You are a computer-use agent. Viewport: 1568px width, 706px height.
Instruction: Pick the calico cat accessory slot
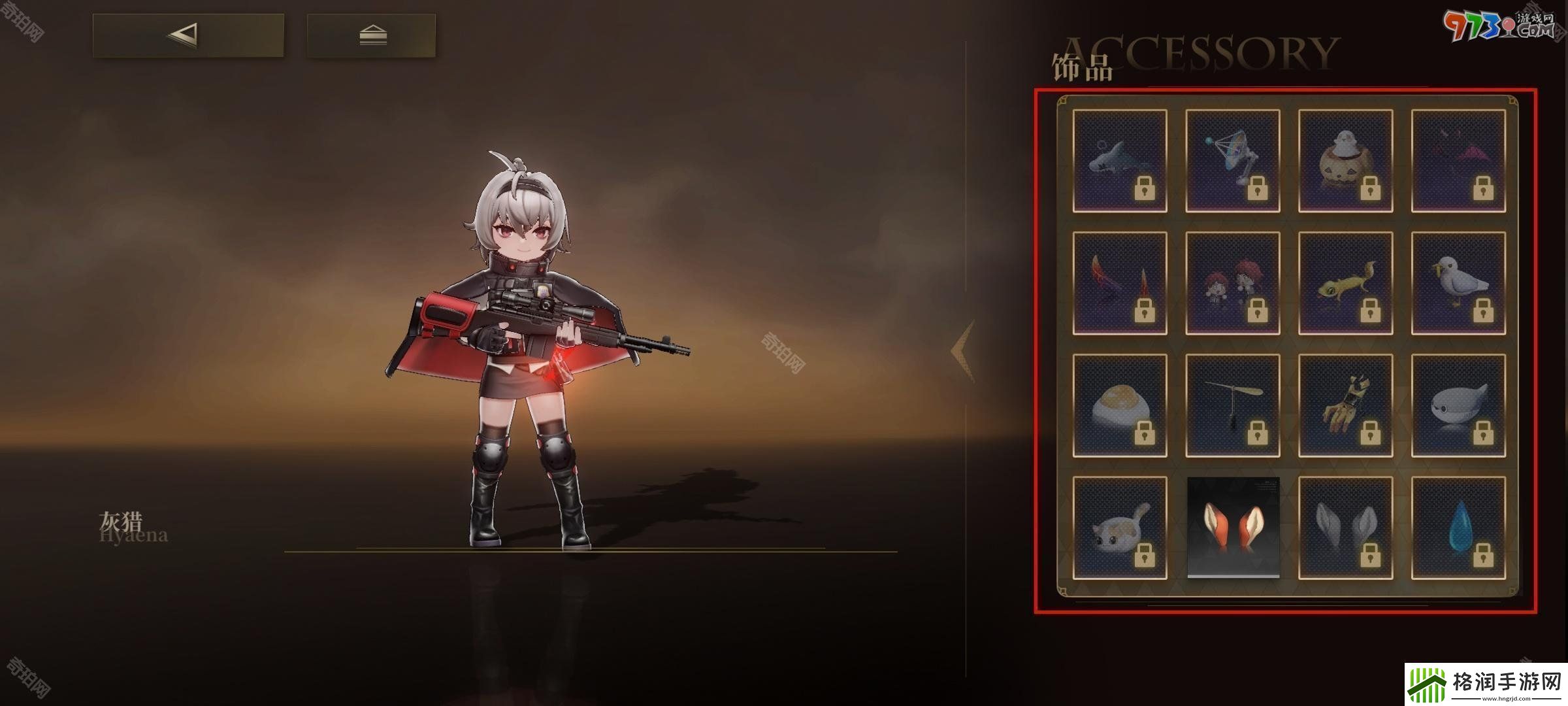pos(1119,528)
